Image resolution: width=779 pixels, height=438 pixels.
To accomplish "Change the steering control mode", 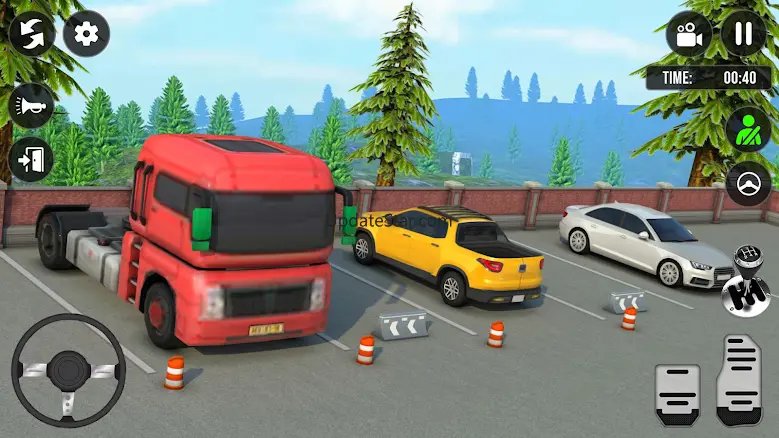I will 748,183.
